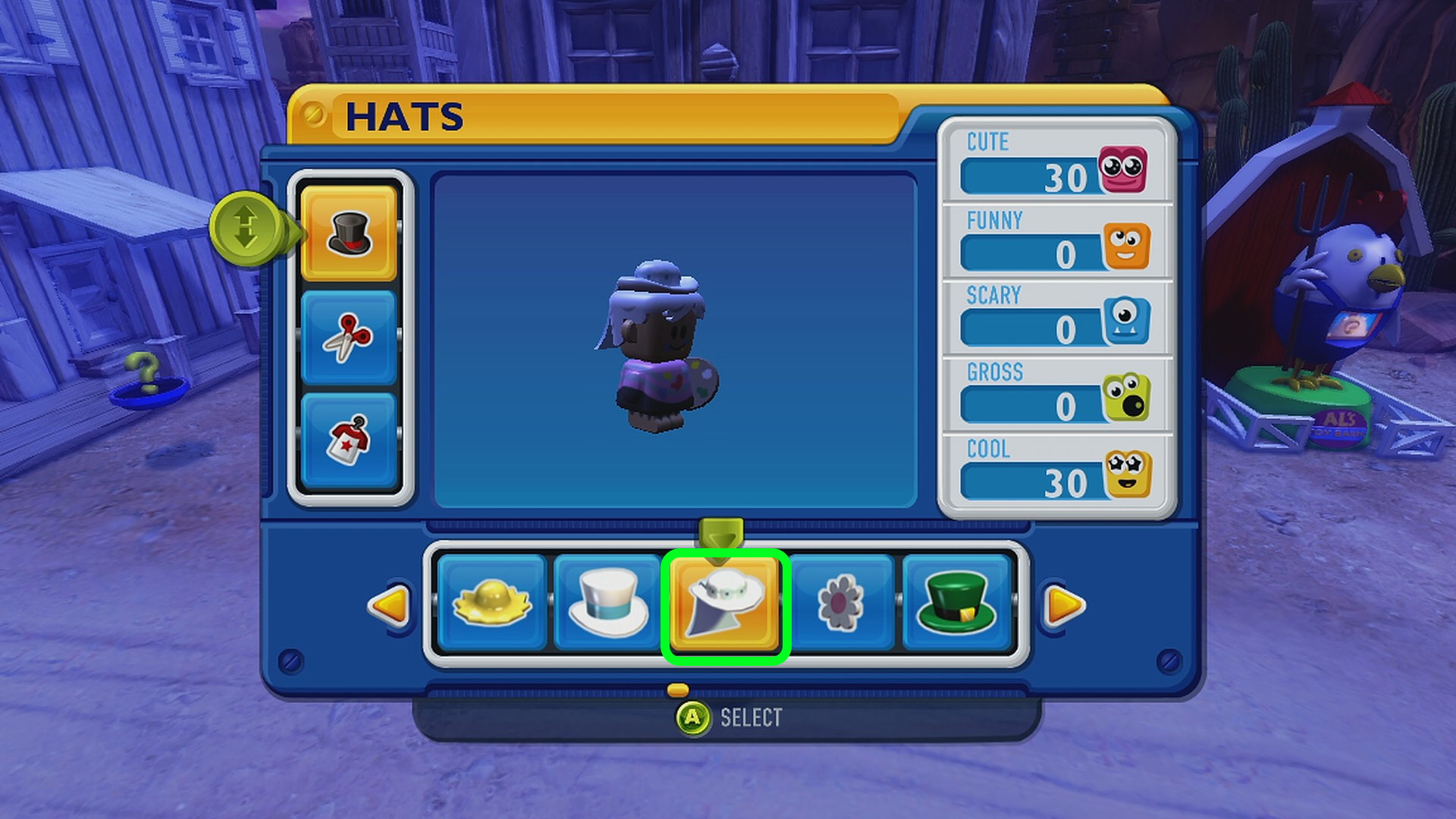Choose the grey flower hair accessory
Image resolution: width=1456 pixels, height=819 pixels.
tap(841, 604)
